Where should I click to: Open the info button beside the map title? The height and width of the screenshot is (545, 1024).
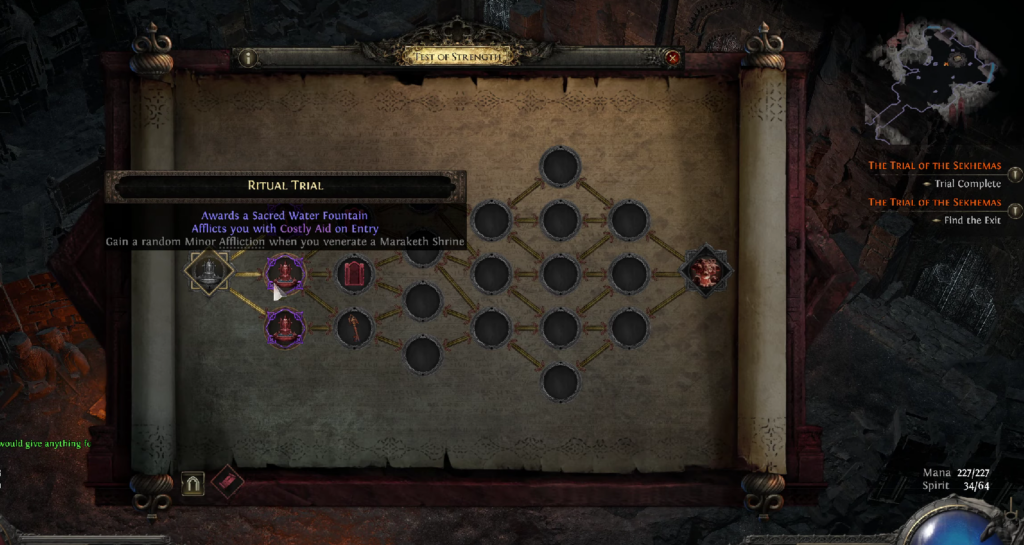247,58
